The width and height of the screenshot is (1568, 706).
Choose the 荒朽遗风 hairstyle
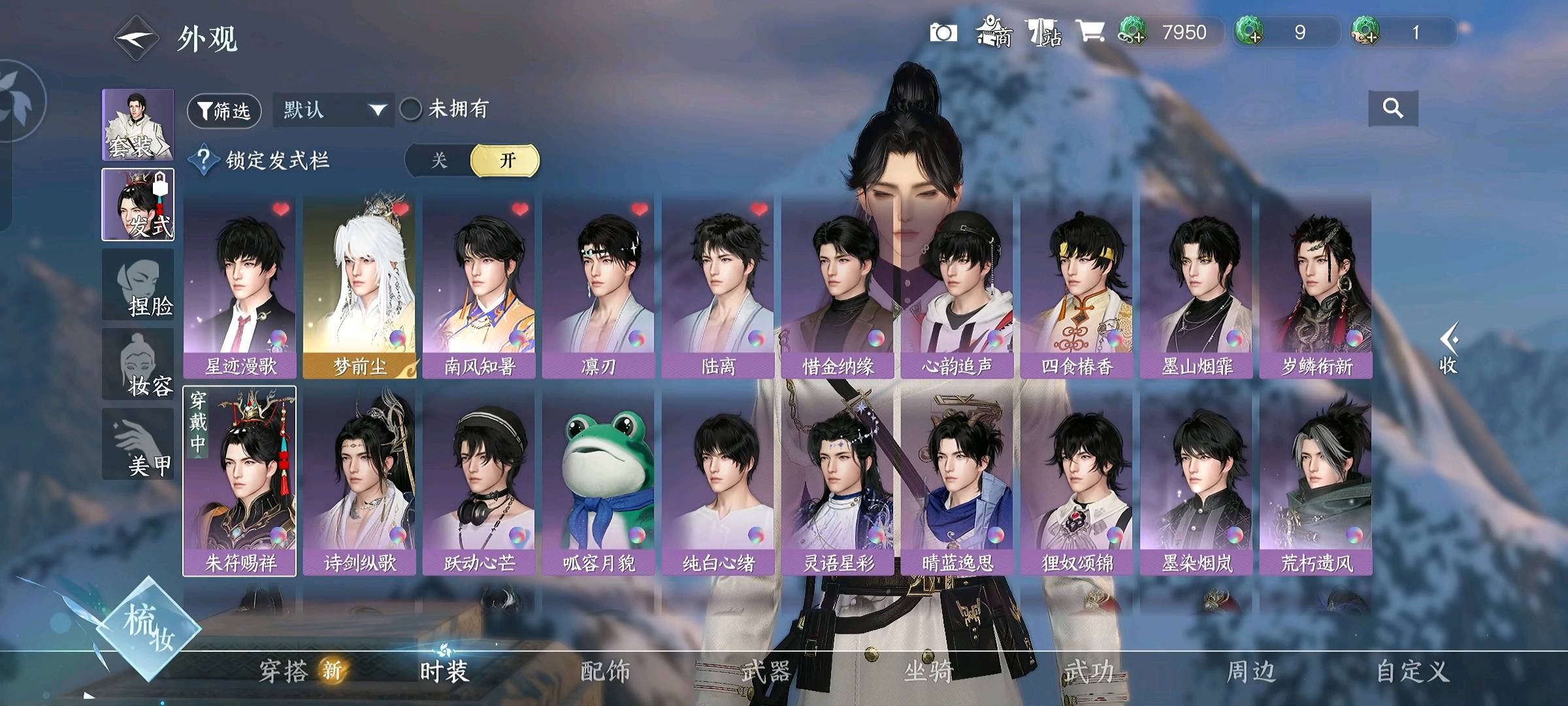tap(1316, 482)
